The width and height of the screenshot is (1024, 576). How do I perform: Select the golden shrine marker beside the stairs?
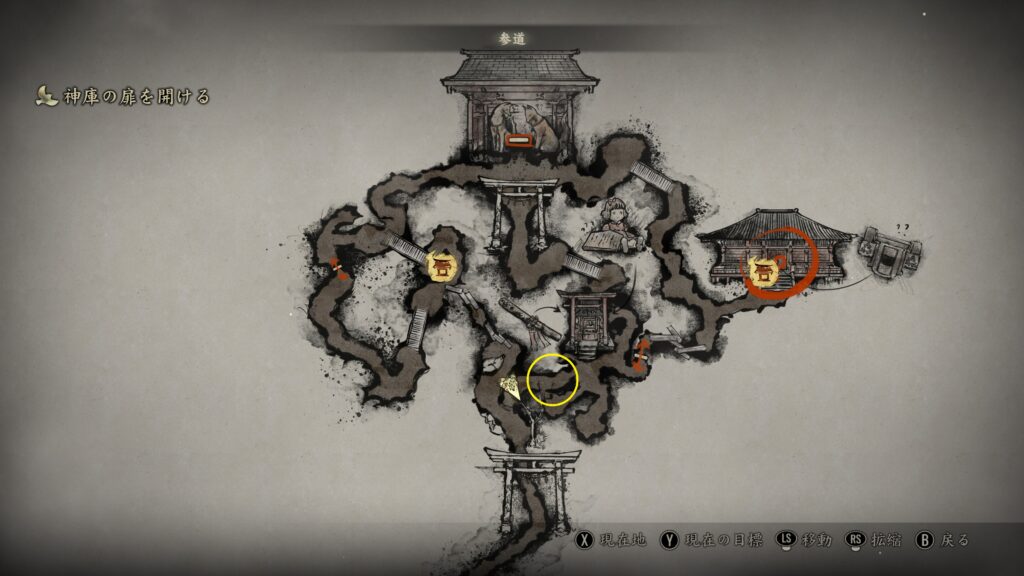coord(442,265)
